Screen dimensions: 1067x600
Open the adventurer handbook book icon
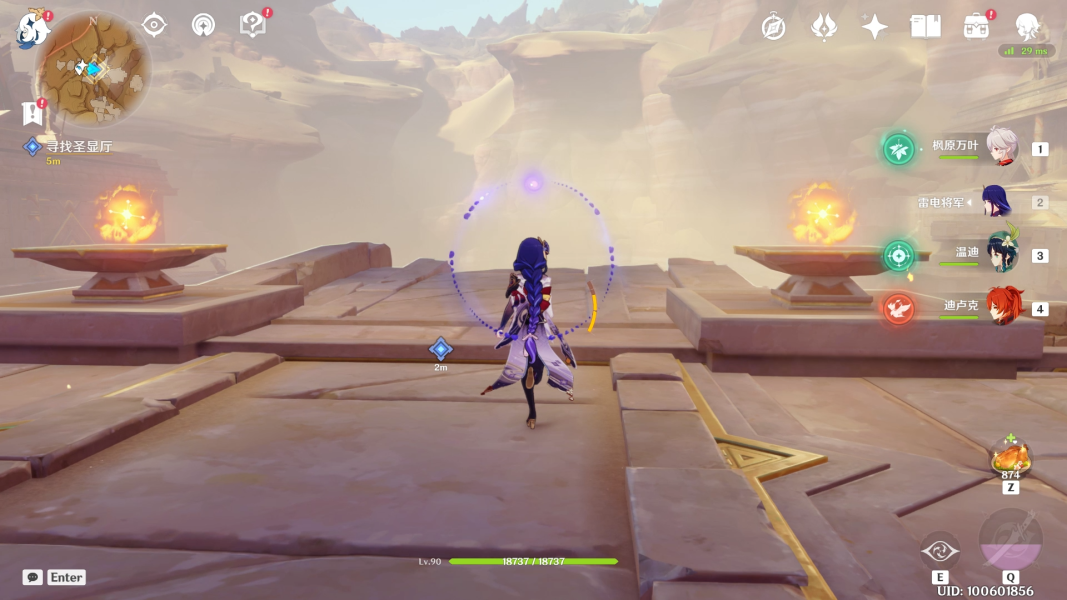pyautogui.click(x=925, y=27)
